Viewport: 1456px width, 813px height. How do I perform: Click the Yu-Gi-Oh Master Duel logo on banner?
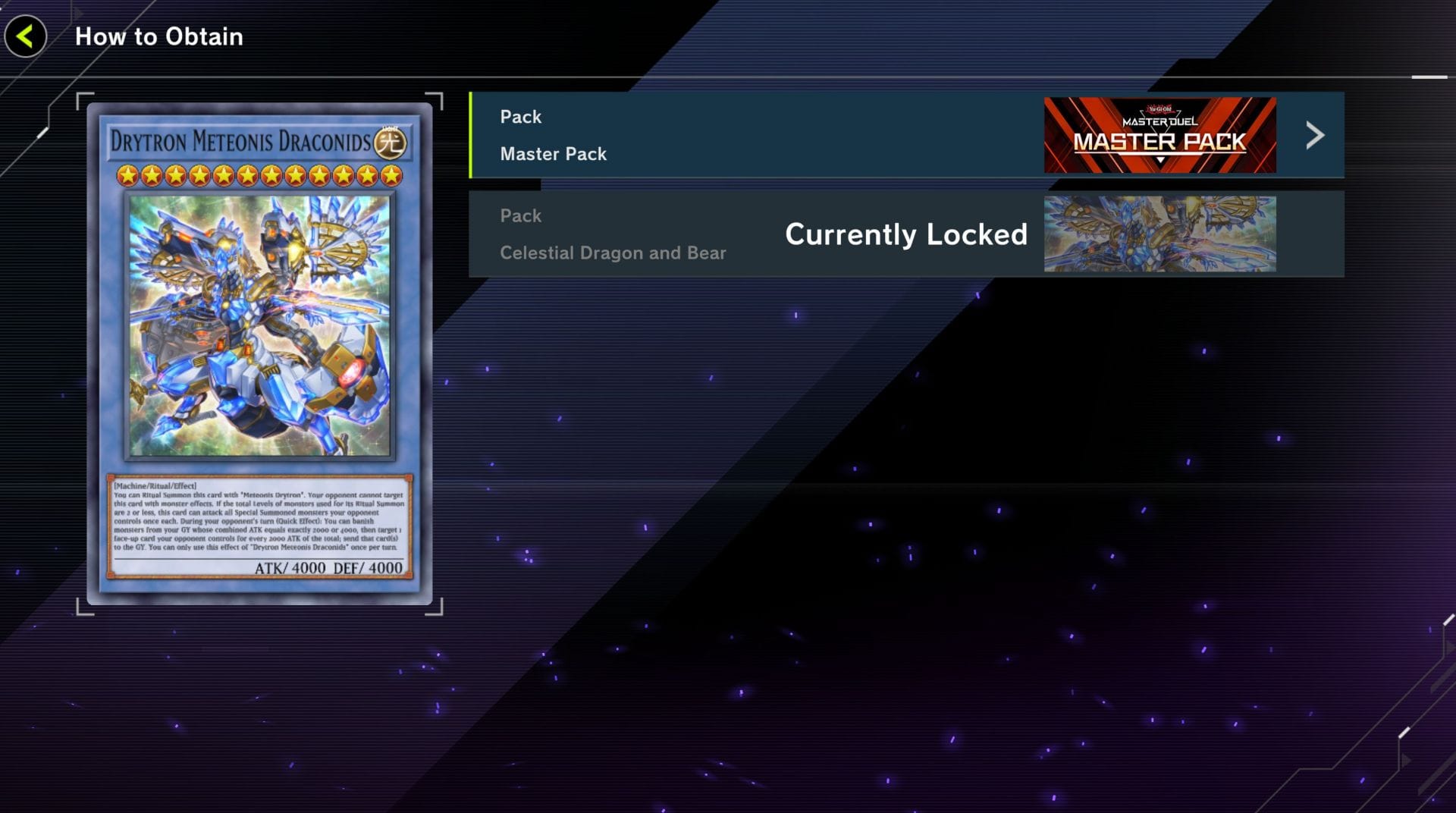1159,116
